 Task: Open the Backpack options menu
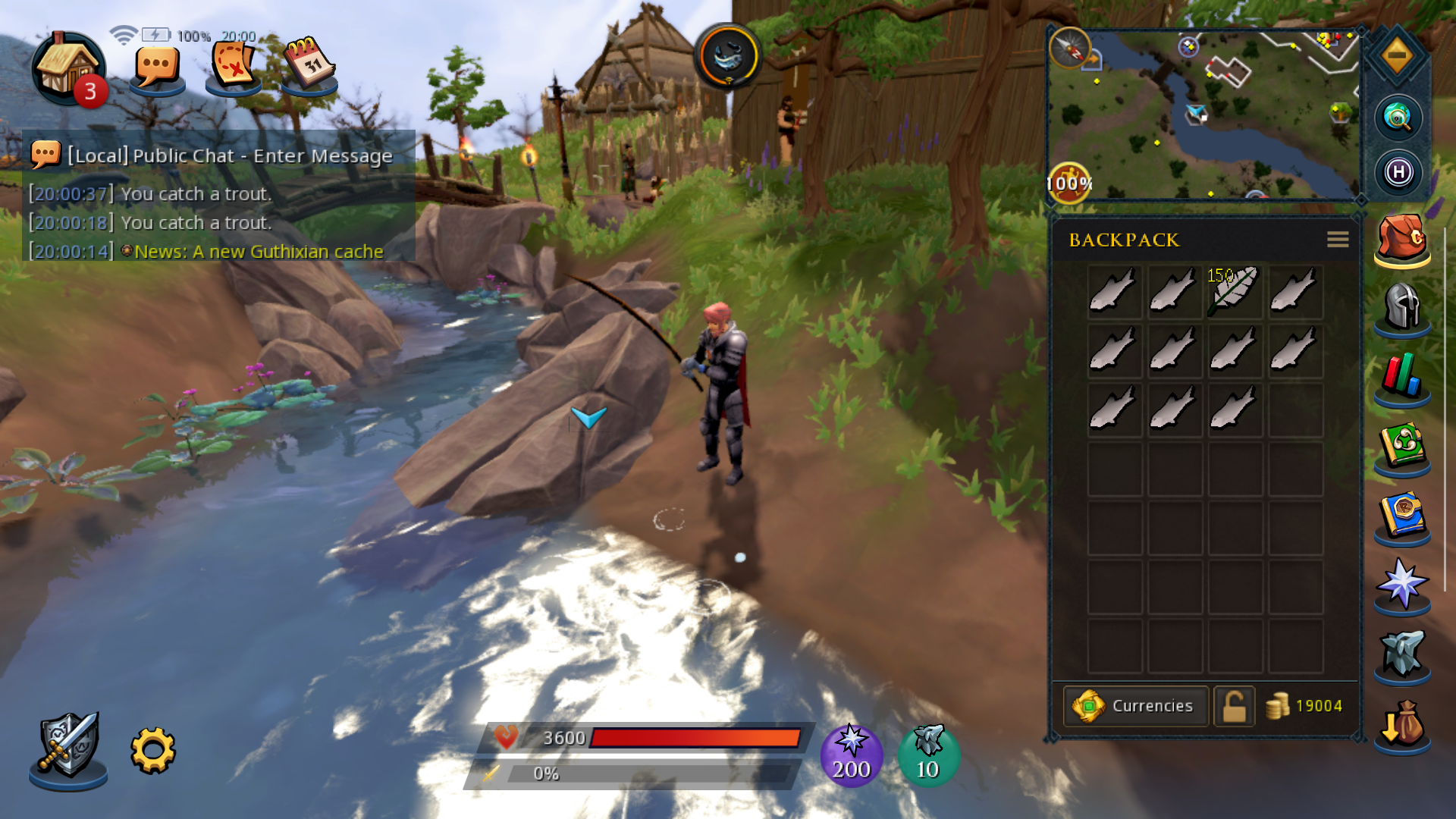[x=1338, y=240]
